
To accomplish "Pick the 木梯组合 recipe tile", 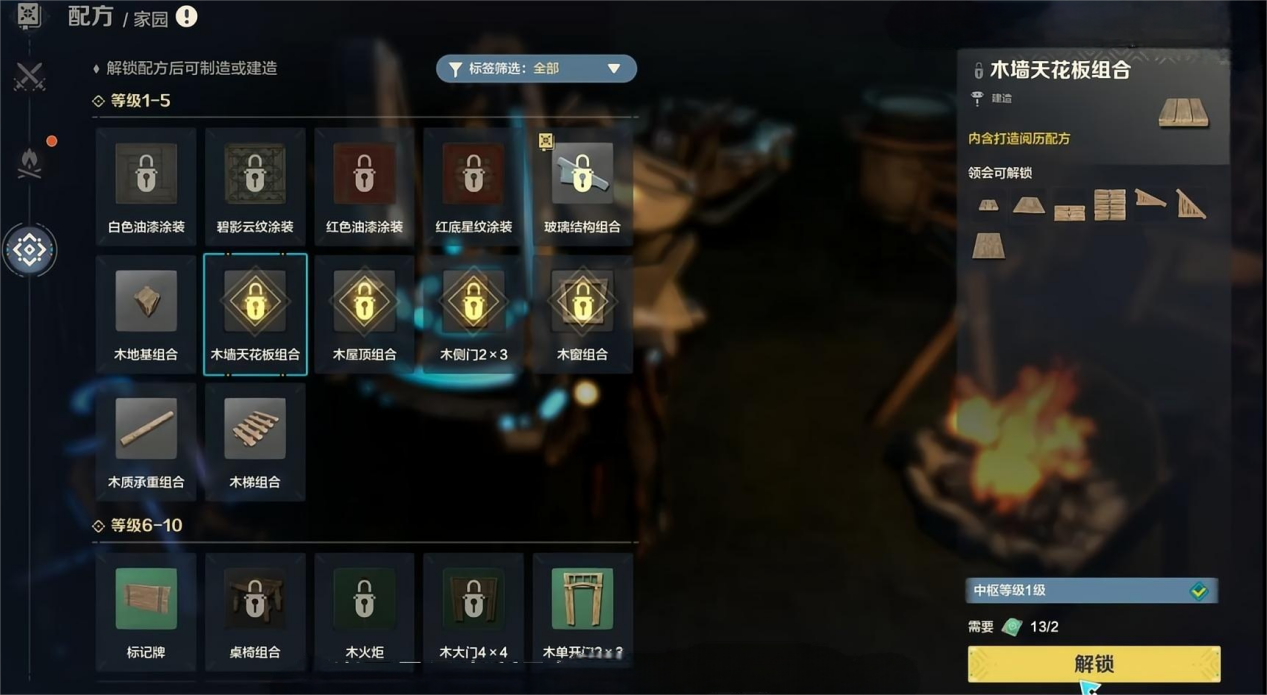I will pos(255,441).
